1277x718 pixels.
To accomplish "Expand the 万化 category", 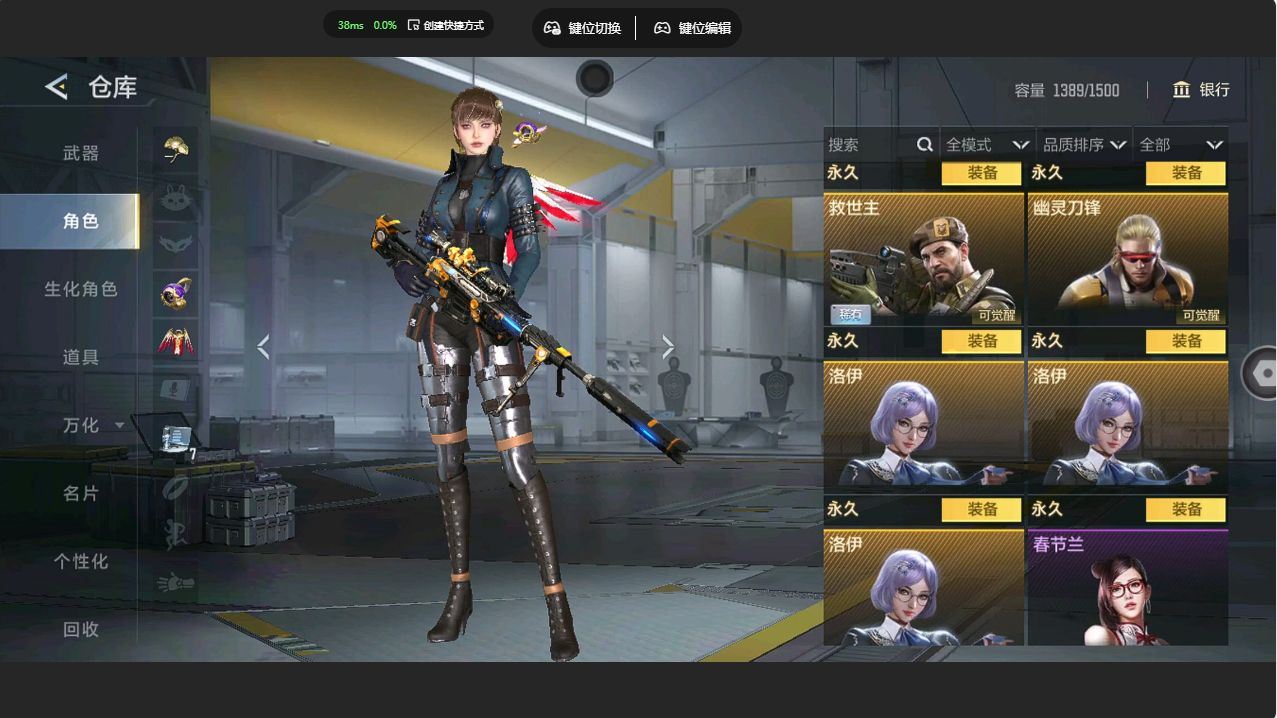I will pos(92,425).
